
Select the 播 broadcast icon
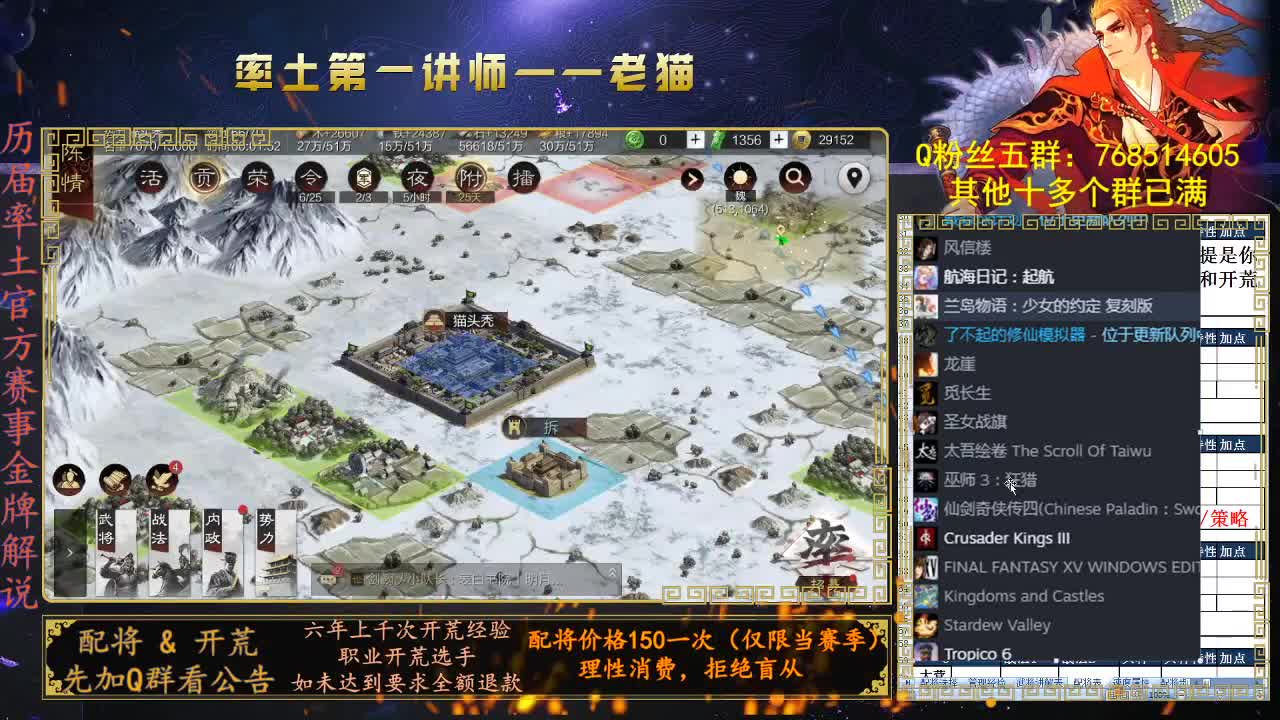click(523, 178)
